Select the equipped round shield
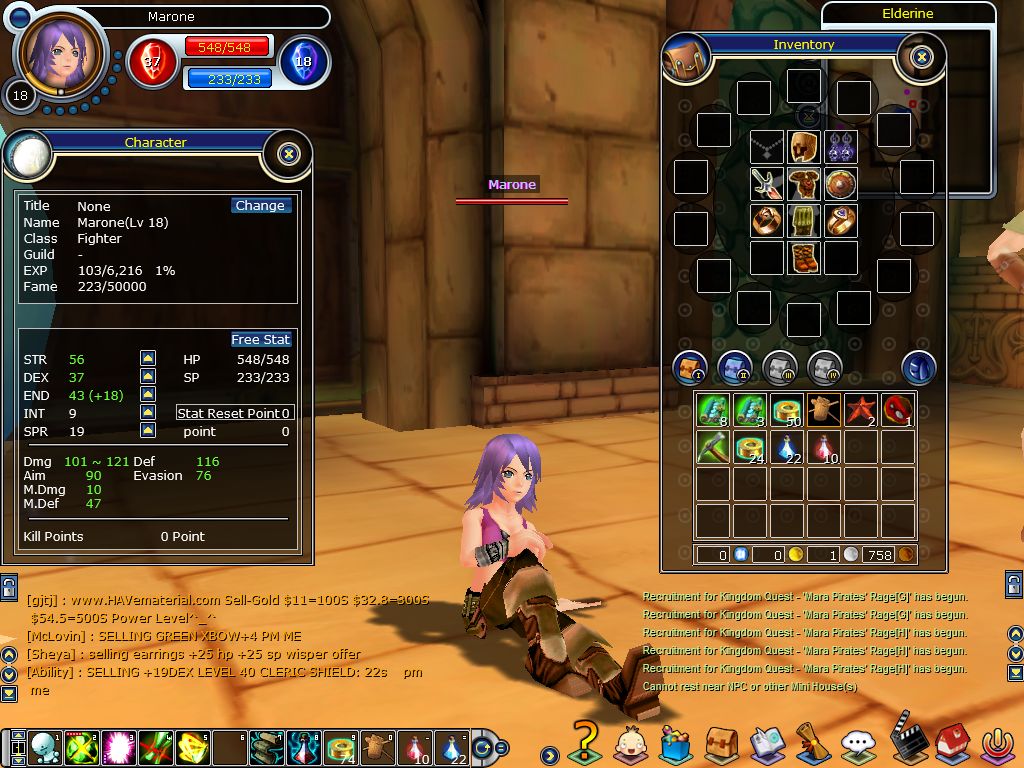The width and height of the screenshot is (1024, 768). 840,184
